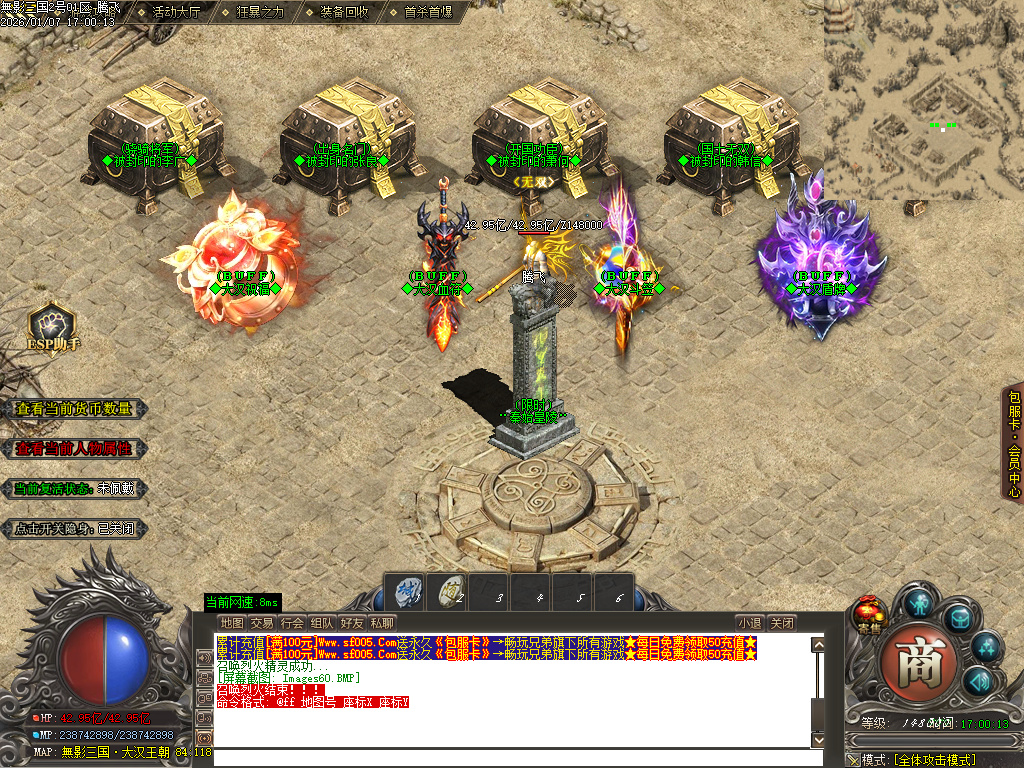Viewport: 1024px width, 768px height.
Task: Open the 狂暴之力 menu
Action: (x=260, y=13)
